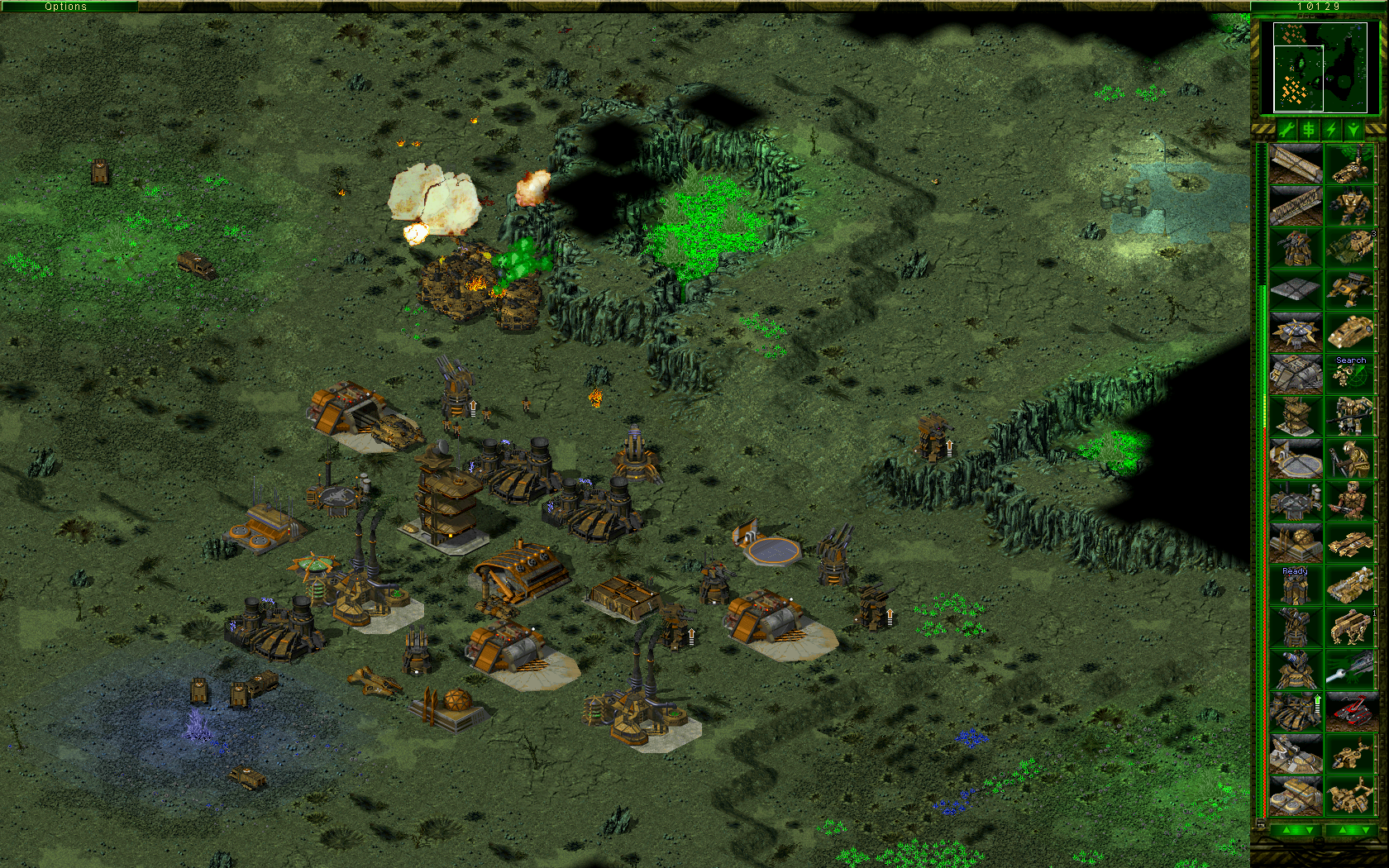Viewport: 1389px width, 868px height.
Task: Build the spiked Firestorm generator dome
Action: [x=1296, y=330]
